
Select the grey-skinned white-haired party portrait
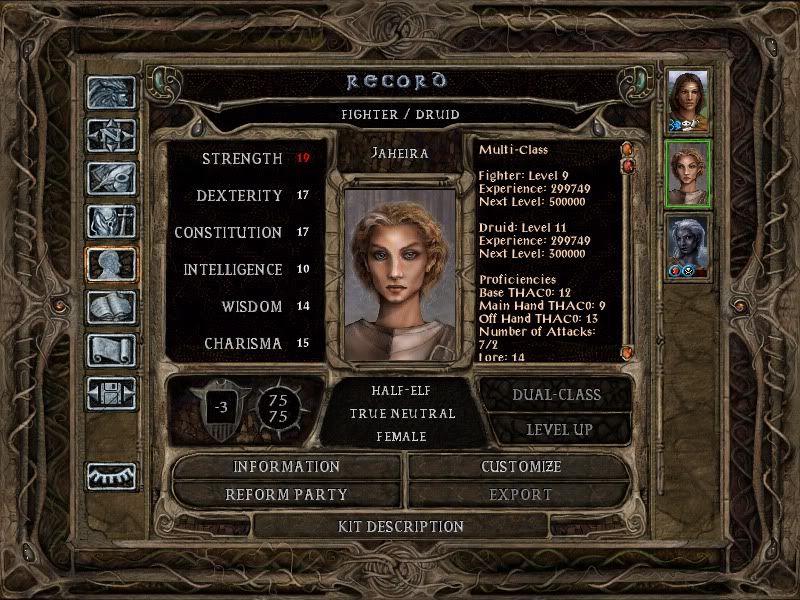point(688,246)
